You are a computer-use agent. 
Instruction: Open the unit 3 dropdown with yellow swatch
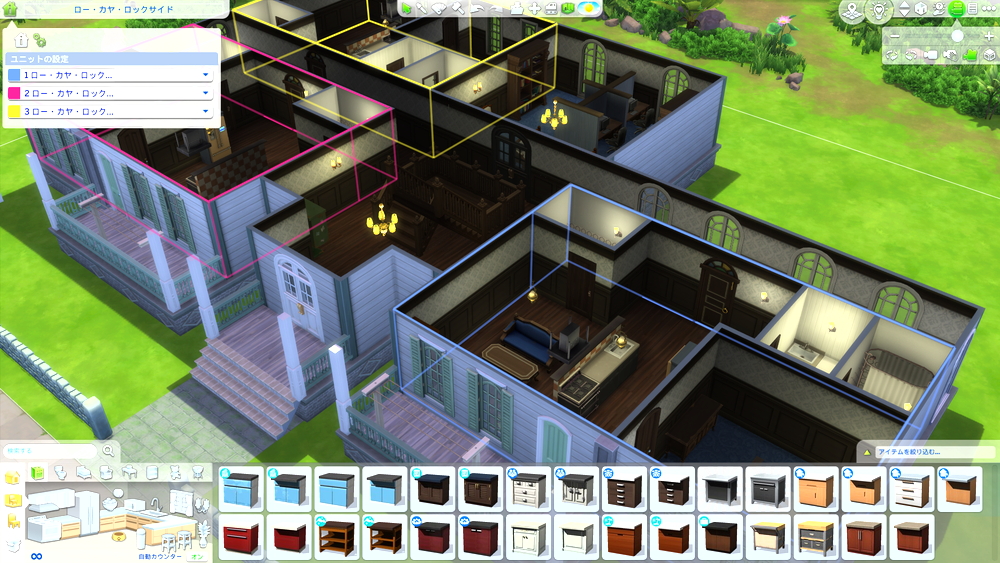205,111
